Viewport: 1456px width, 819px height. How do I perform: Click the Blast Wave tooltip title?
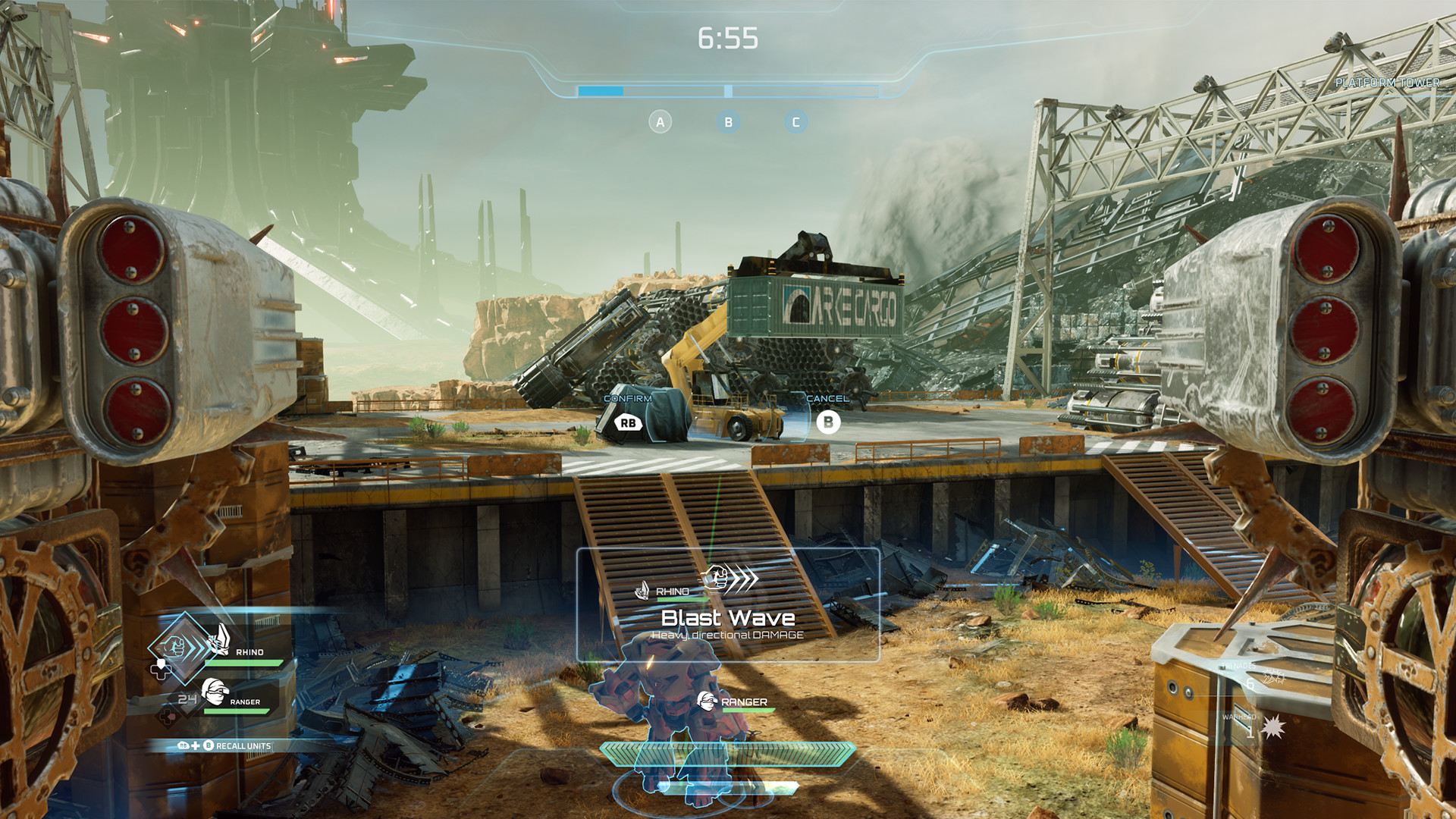point(727,618)
